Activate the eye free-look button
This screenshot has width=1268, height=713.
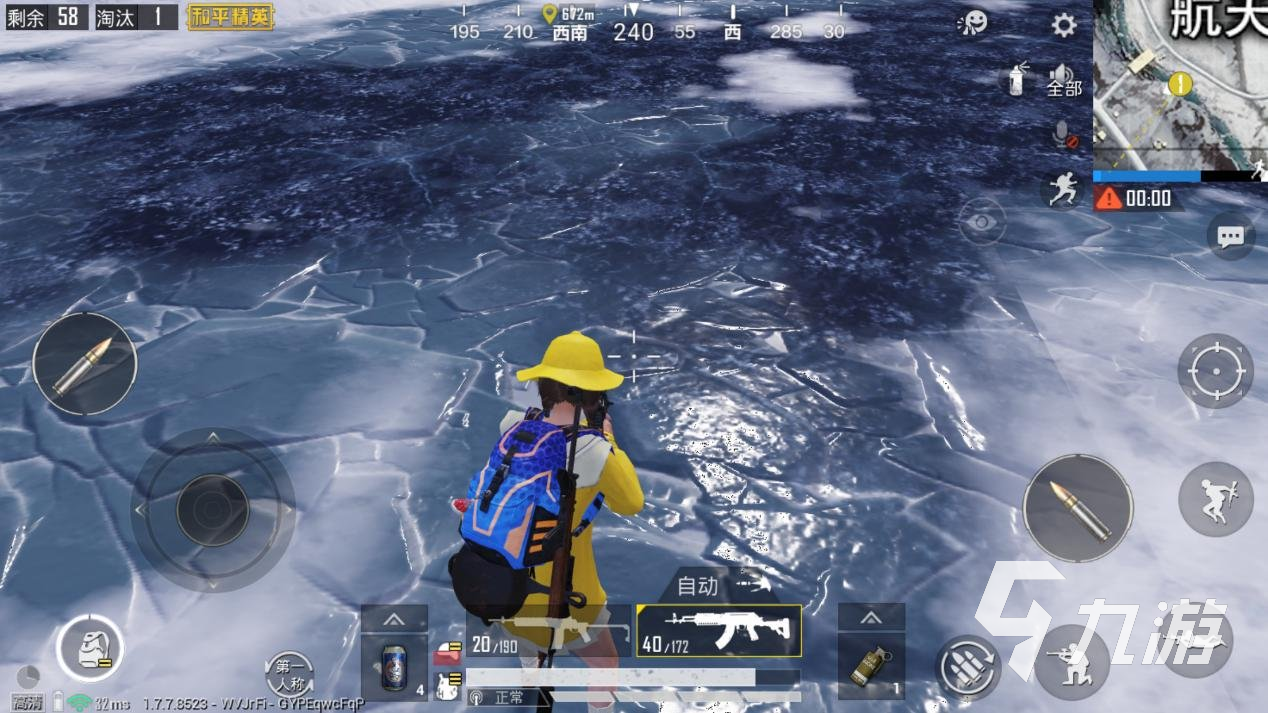pyautogui.click(x=982, y=221)
